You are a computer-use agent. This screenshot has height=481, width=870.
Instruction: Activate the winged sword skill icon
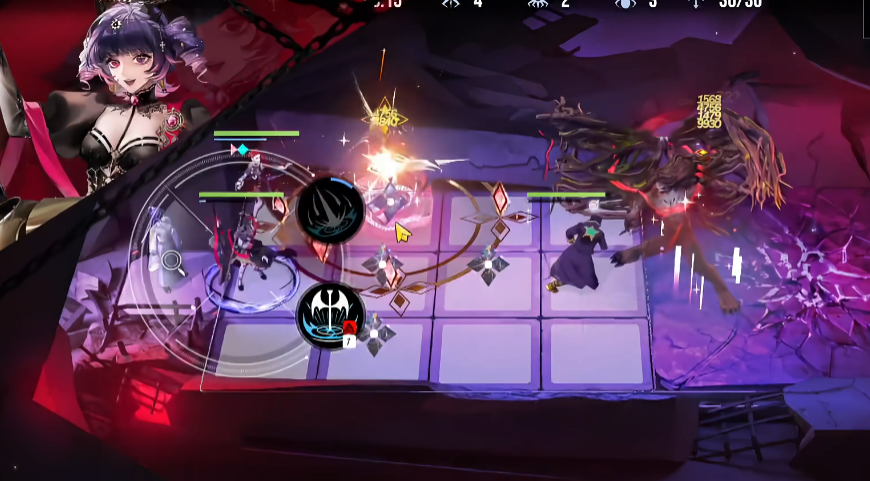click(x=330, y=315)
